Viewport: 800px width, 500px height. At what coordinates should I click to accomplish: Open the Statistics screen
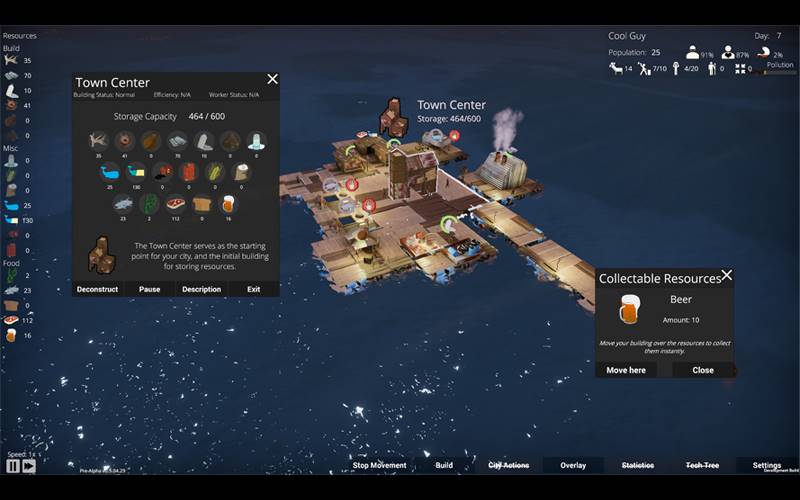pos(638,465)
